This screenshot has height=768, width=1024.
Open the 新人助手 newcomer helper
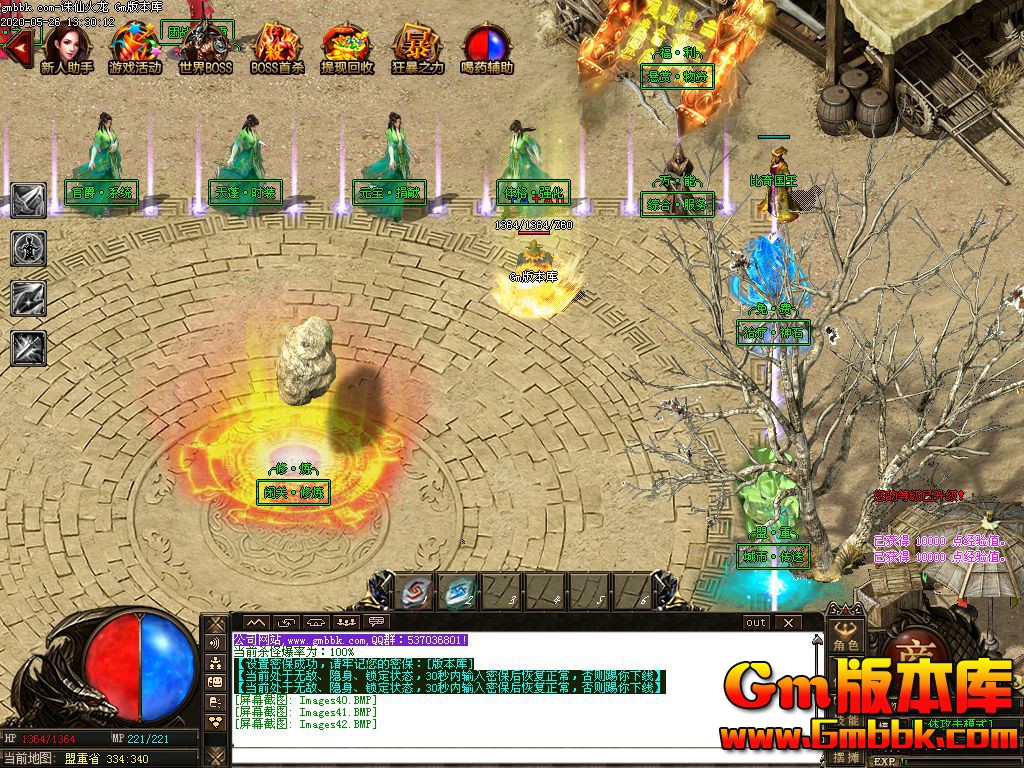(x=67, y=48)
